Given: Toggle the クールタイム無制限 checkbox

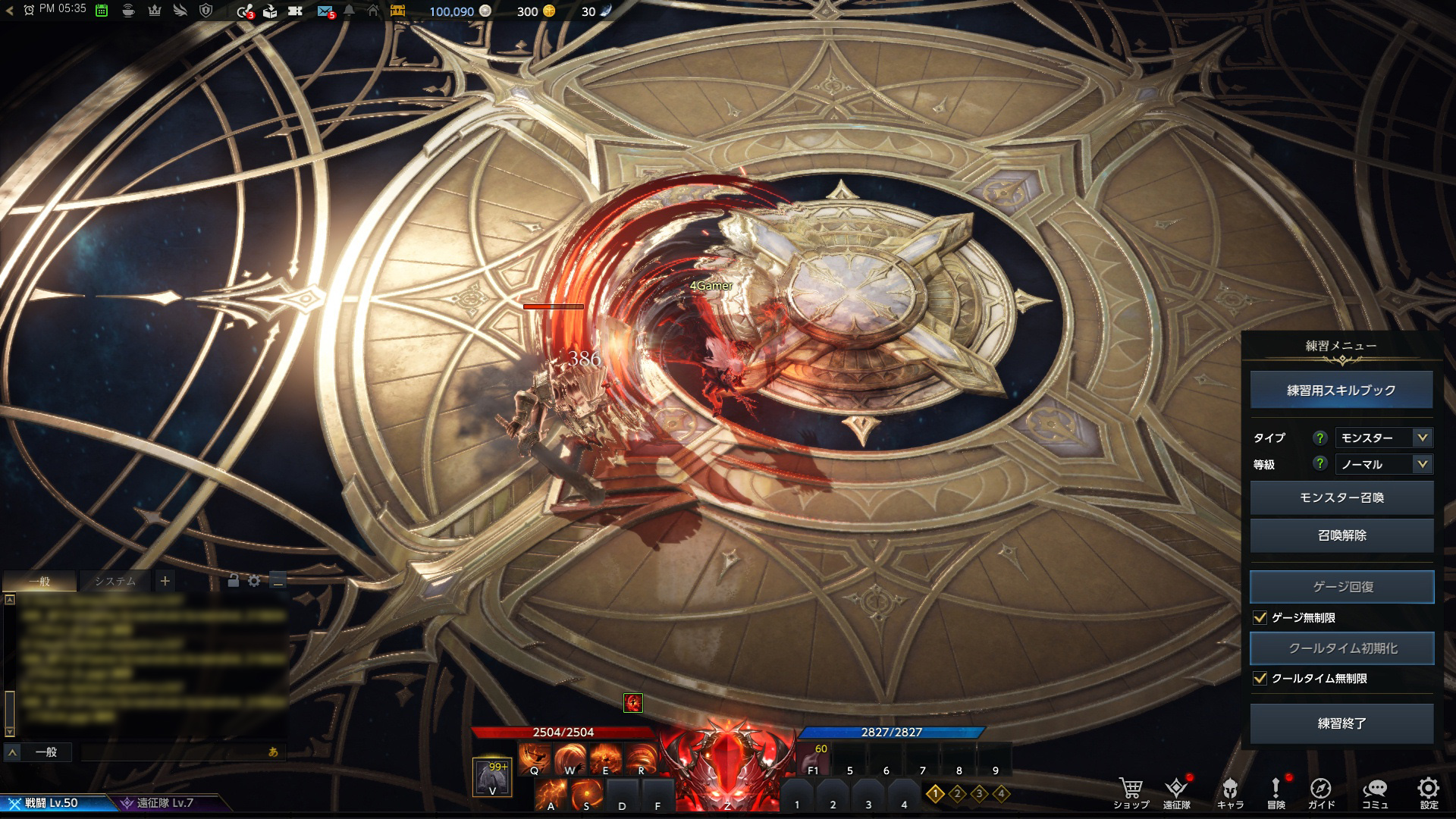Looking at the screenshot, I should tap(1260, 679).
